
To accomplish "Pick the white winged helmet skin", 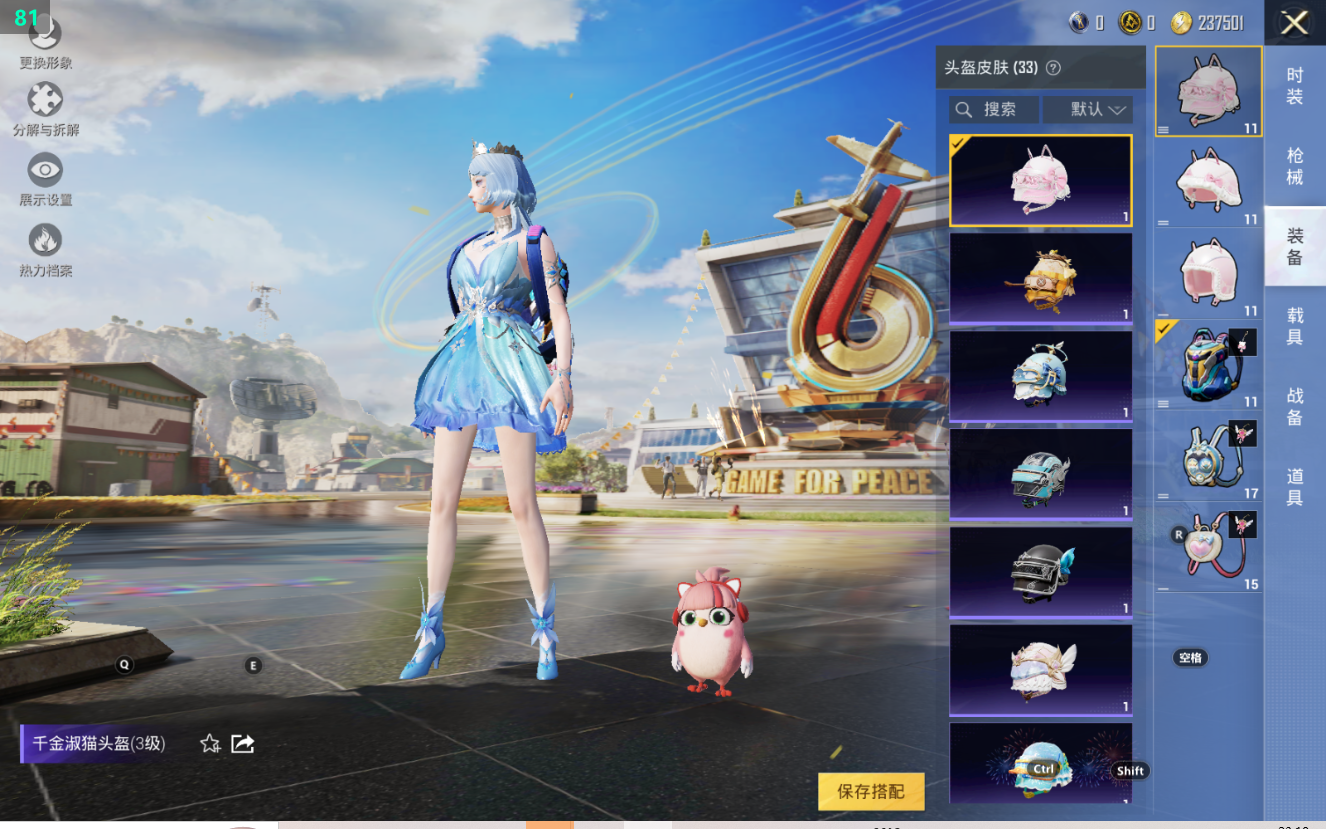I will click(1040, 671).
